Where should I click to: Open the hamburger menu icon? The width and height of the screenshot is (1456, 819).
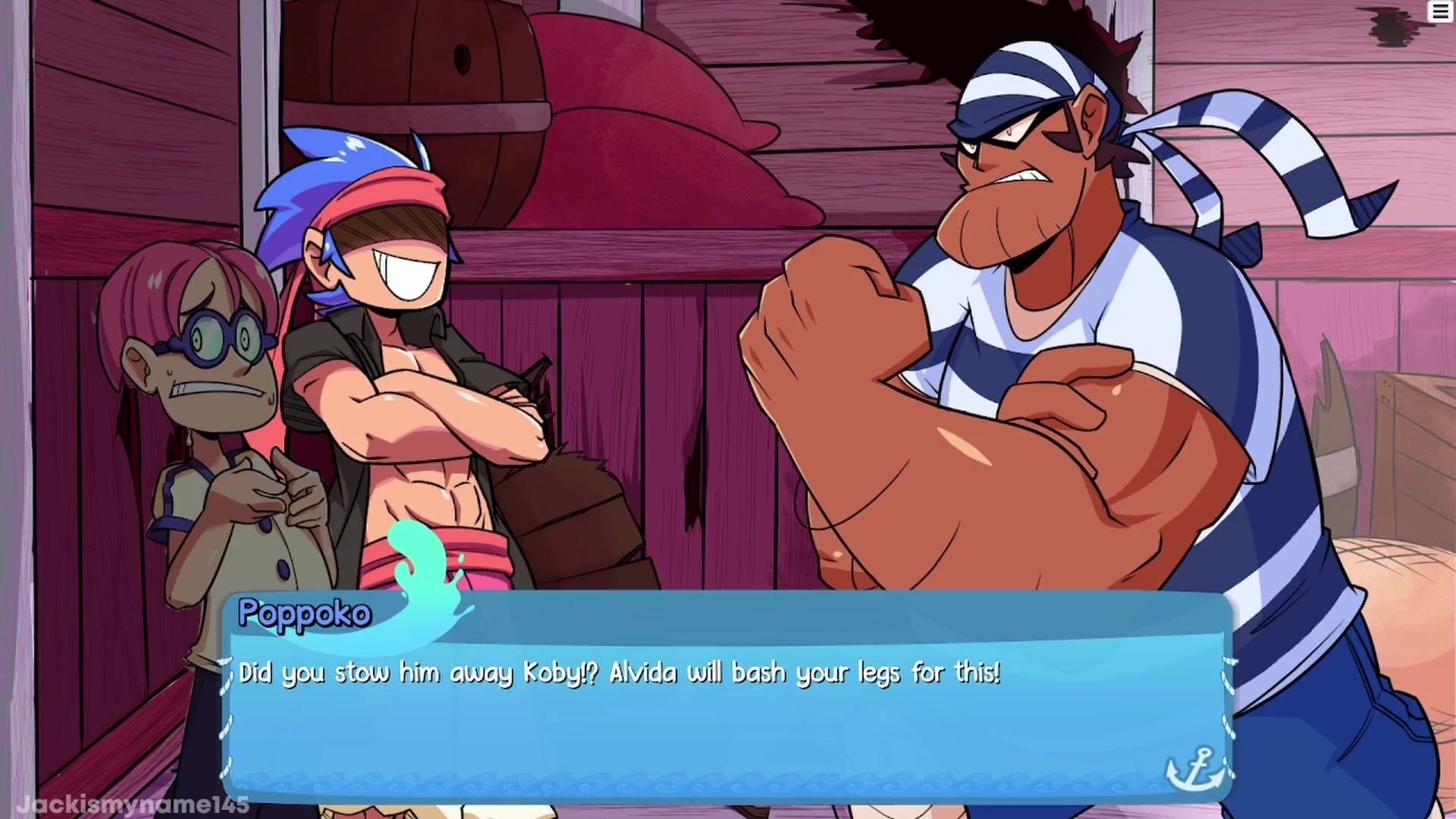click(x=1440, y=12)
